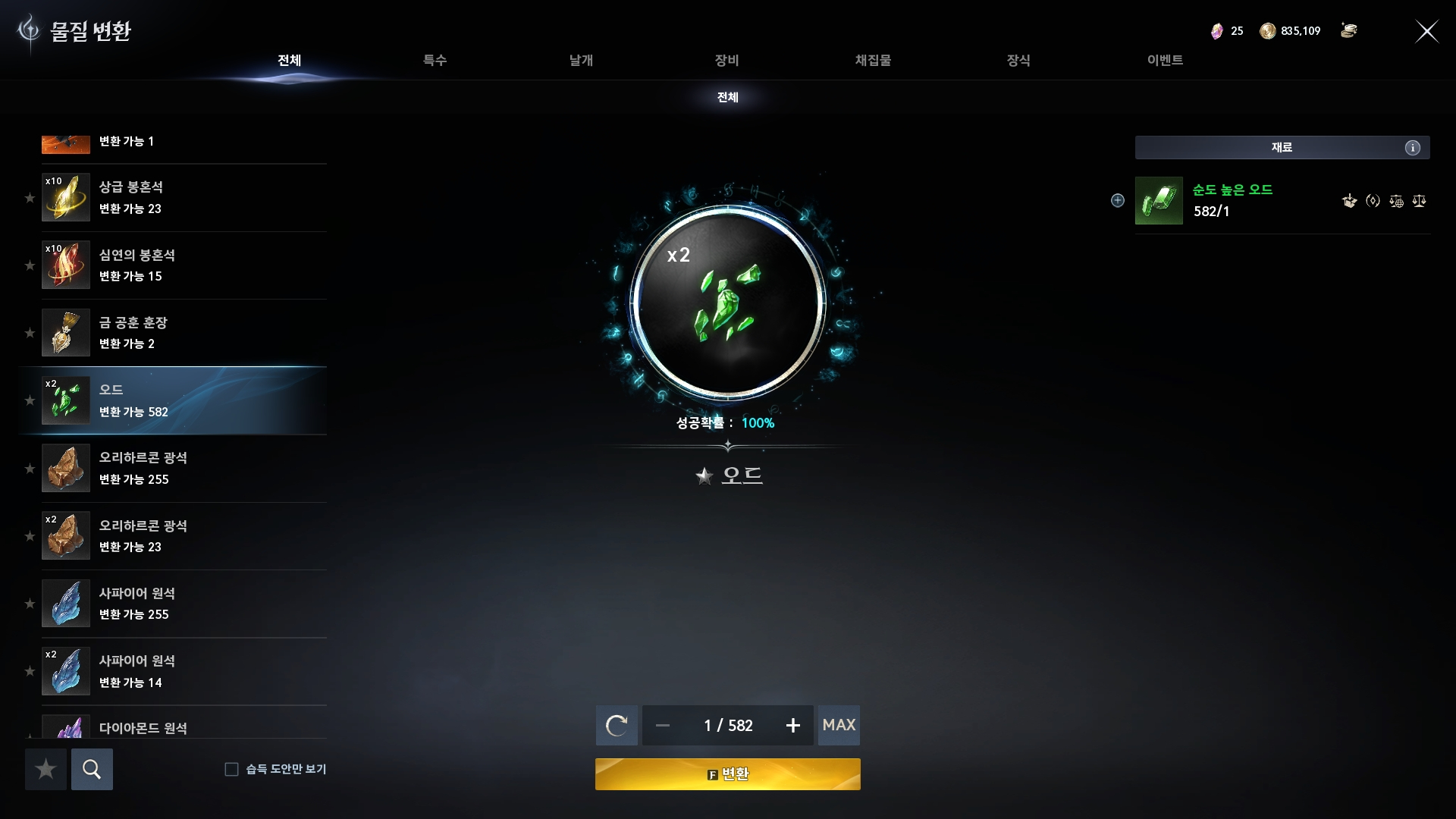Open the 재료 info icon
The height and width of the screenshot is (819, 1456).
tap(1412, 148)
